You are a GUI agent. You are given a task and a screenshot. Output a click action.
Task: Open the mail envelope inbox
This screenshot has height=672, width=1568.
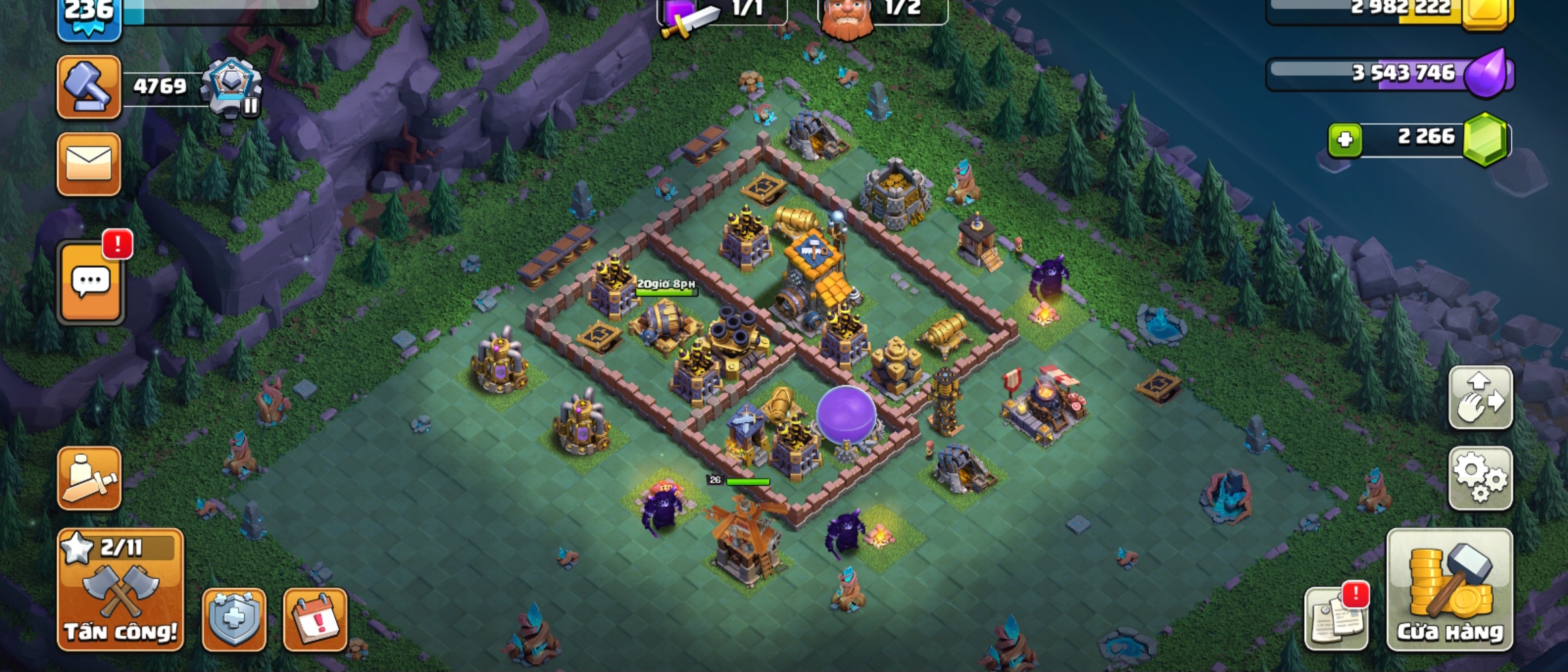click(89, 164)
